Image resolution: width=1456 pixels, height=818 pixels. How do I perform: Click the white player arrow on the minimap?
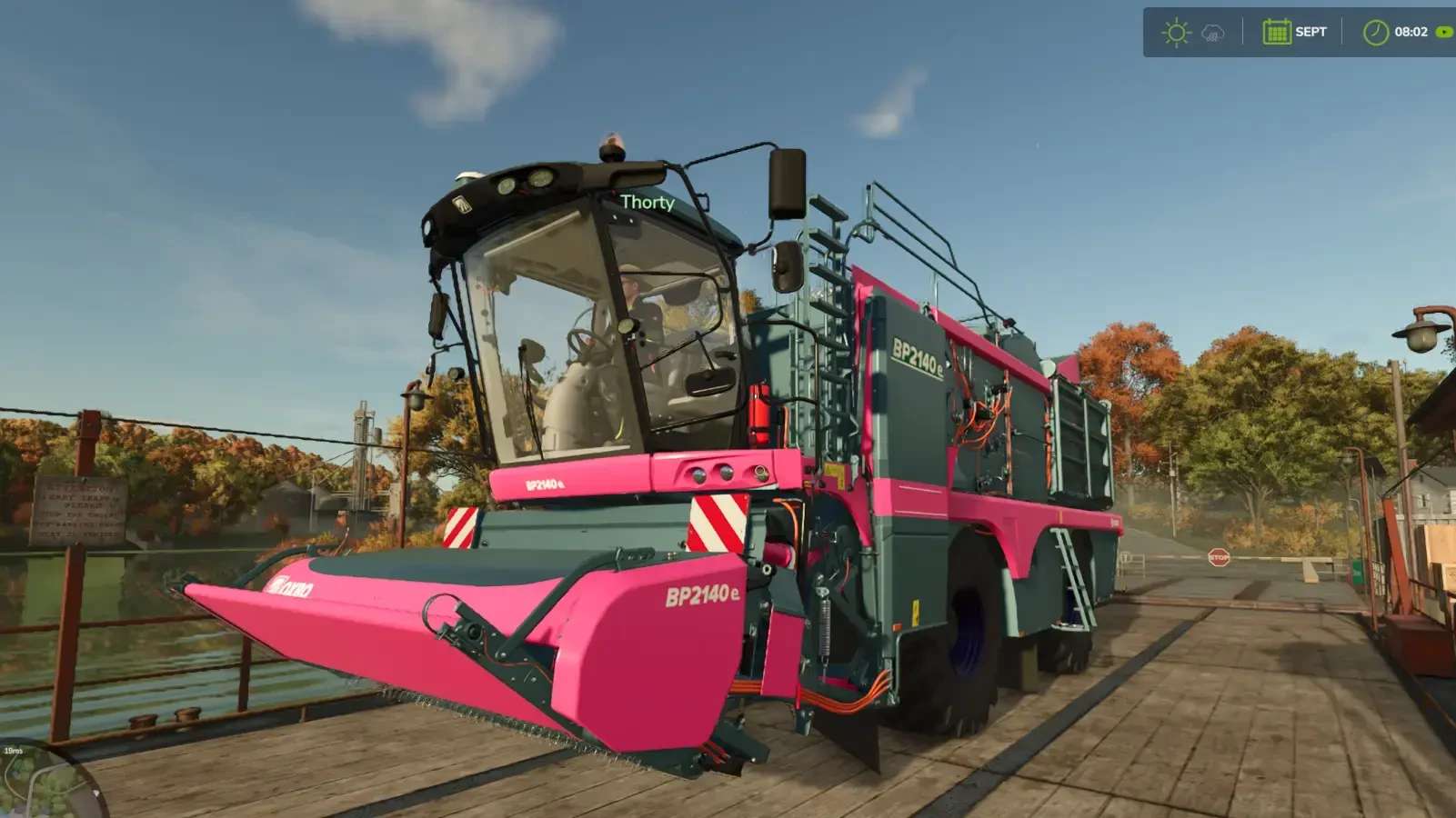tap(96, 793)
